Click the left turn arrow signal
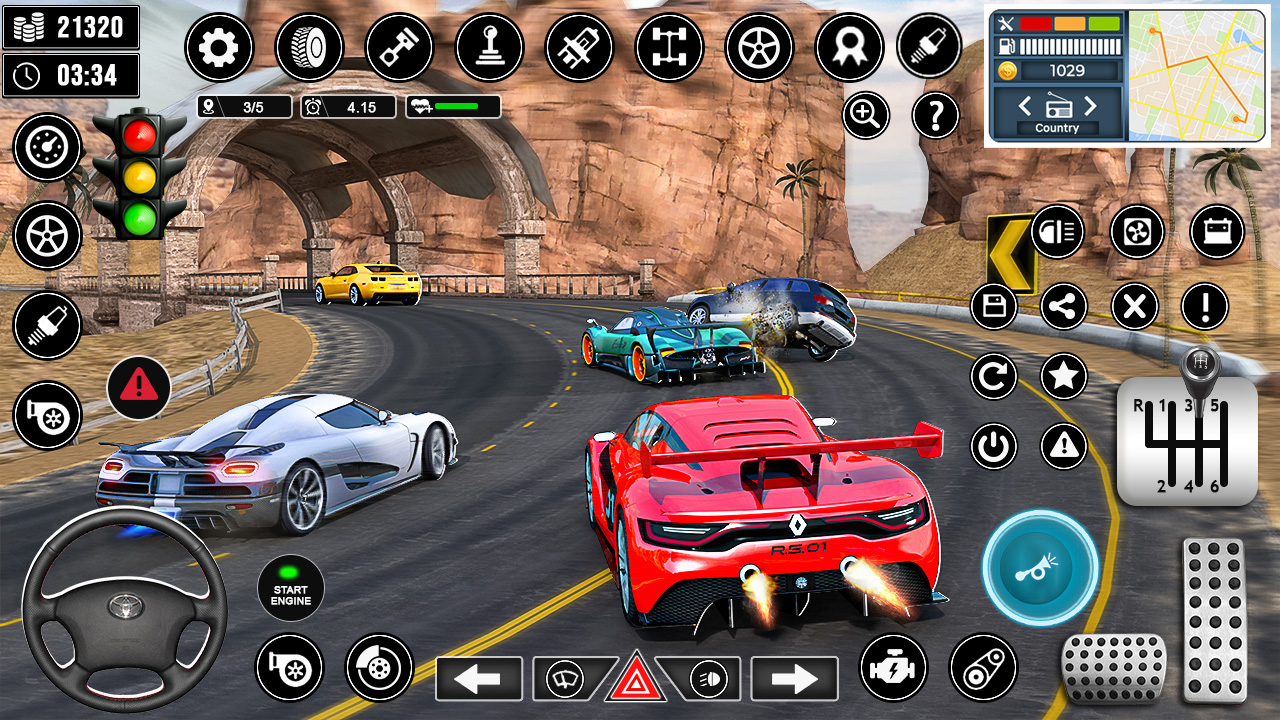This screenshot has width=1280, height=720. pos(479,679)
